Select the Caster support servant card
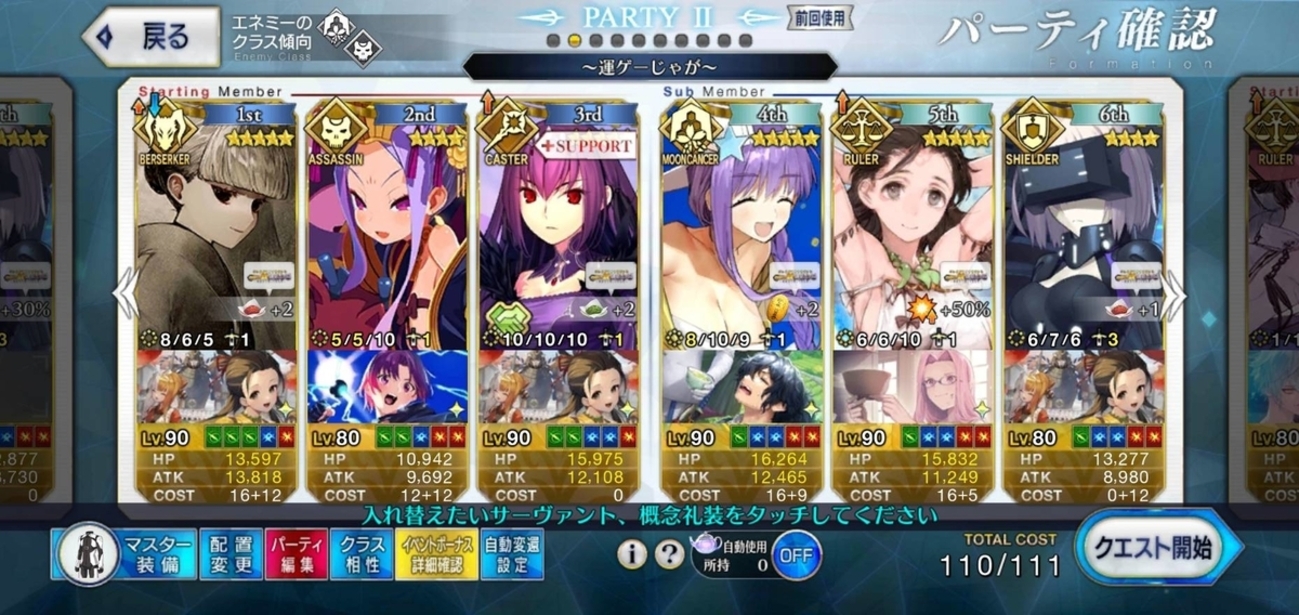Viewport: 1299px width, 615px height. pos(558,230)
